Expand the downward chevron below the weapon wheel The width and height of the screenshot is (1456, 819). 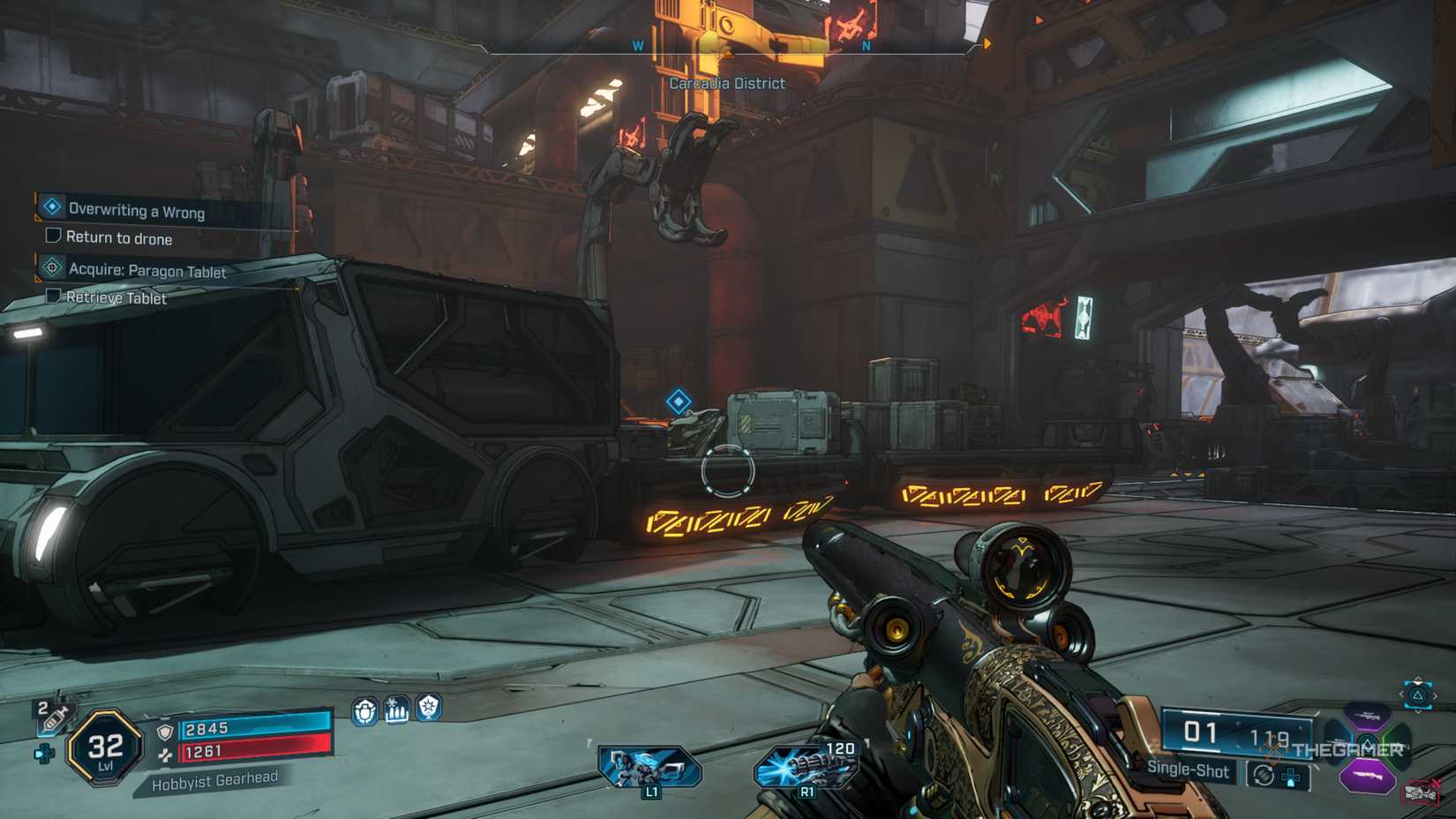point(1418,711)
